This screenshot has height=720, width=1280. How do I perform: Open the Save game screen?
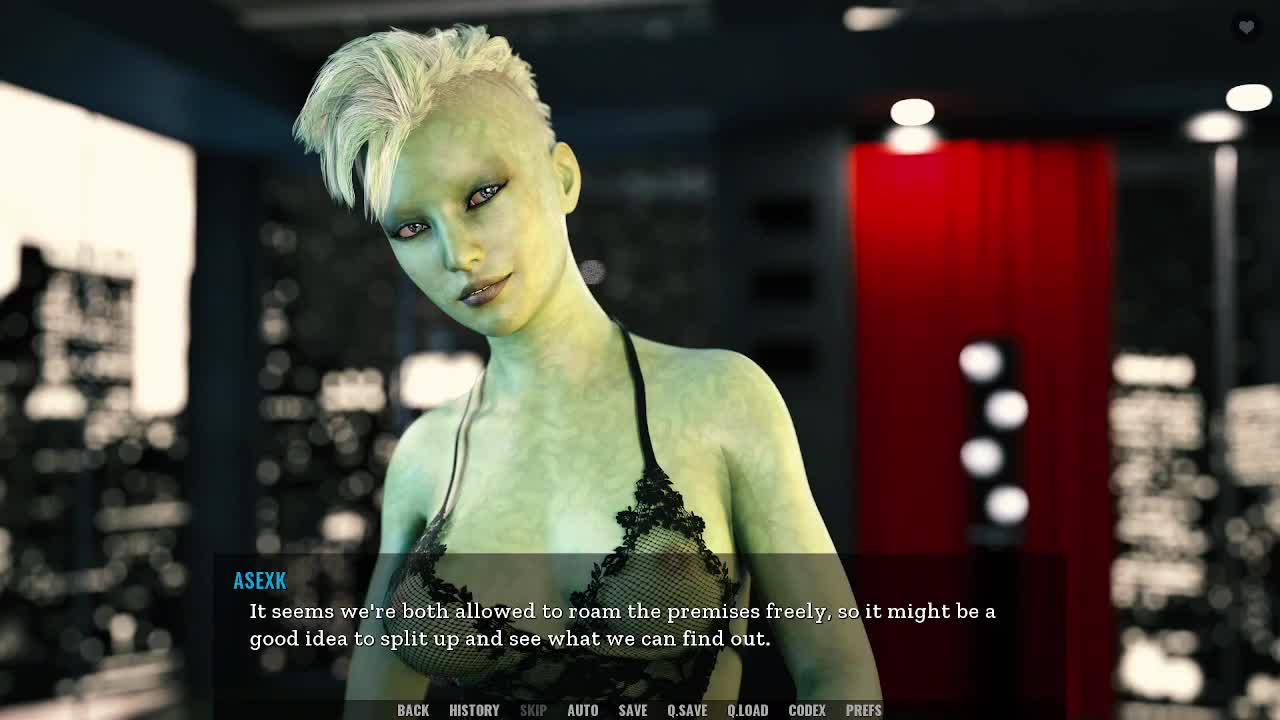pyautogui.click(x=632, y=710)
